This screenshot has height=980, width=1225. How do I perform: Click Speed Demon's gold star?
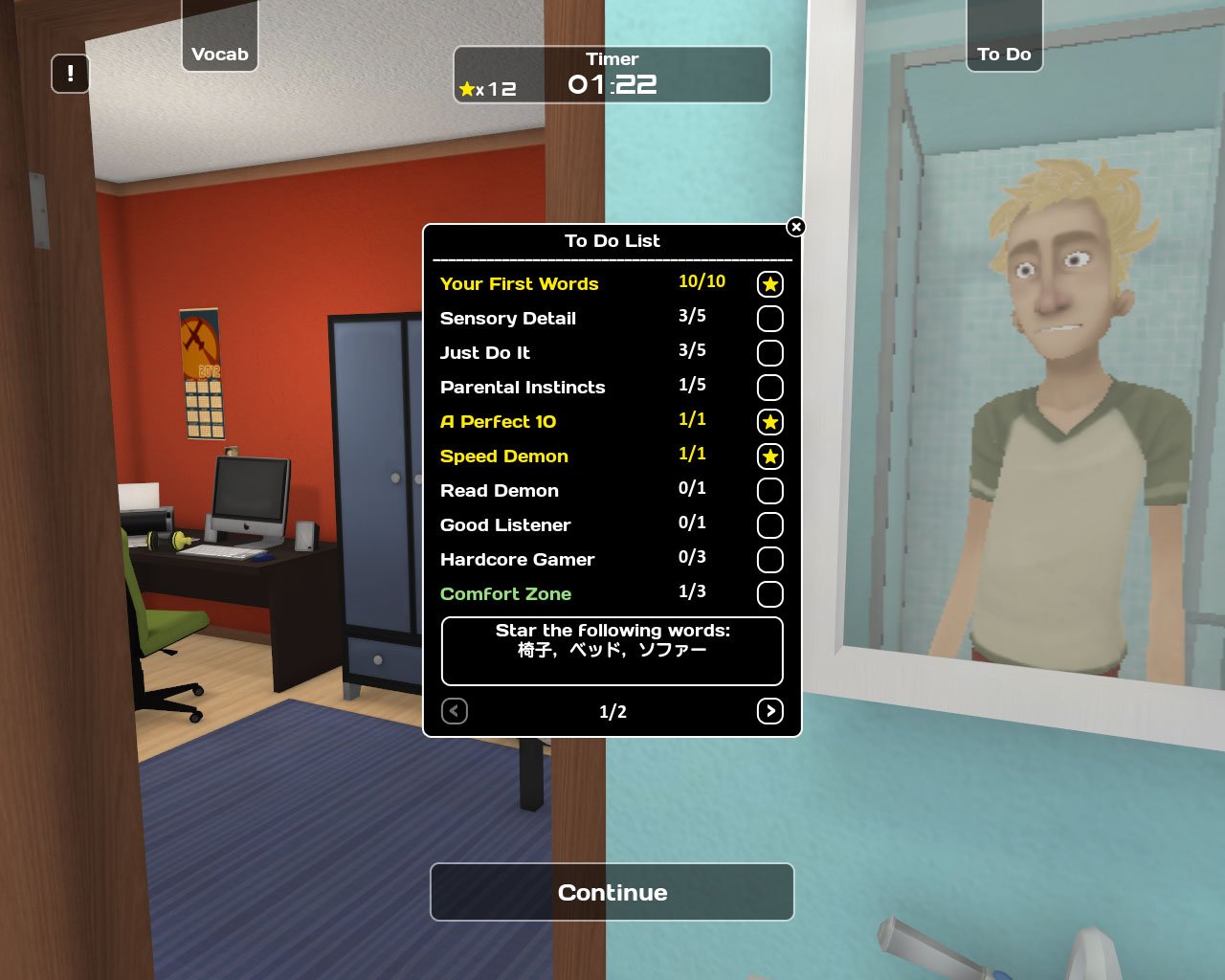coord(769,457)
